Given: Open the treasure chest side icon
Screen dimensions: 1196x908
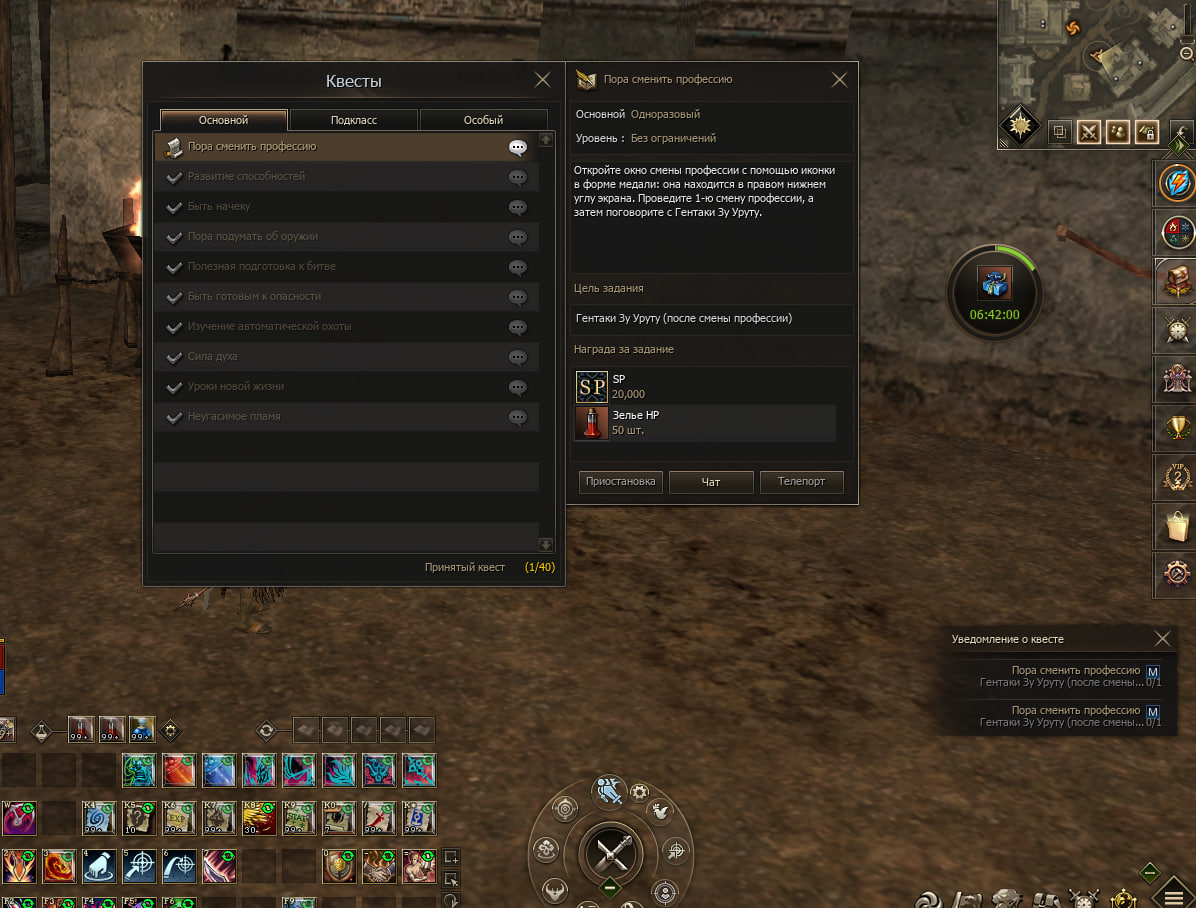Looking at the screenshot, I should click(1174, 281).
